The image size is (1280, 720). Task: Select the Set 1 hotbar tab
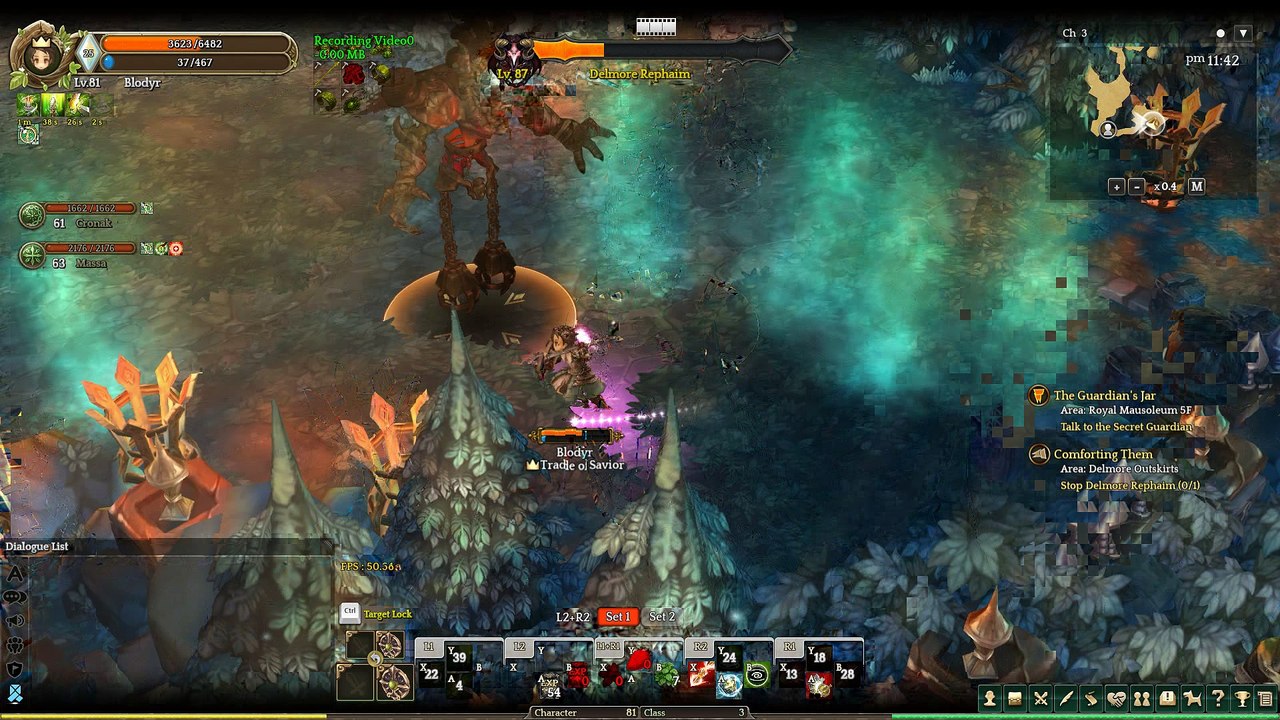(618, 617)
